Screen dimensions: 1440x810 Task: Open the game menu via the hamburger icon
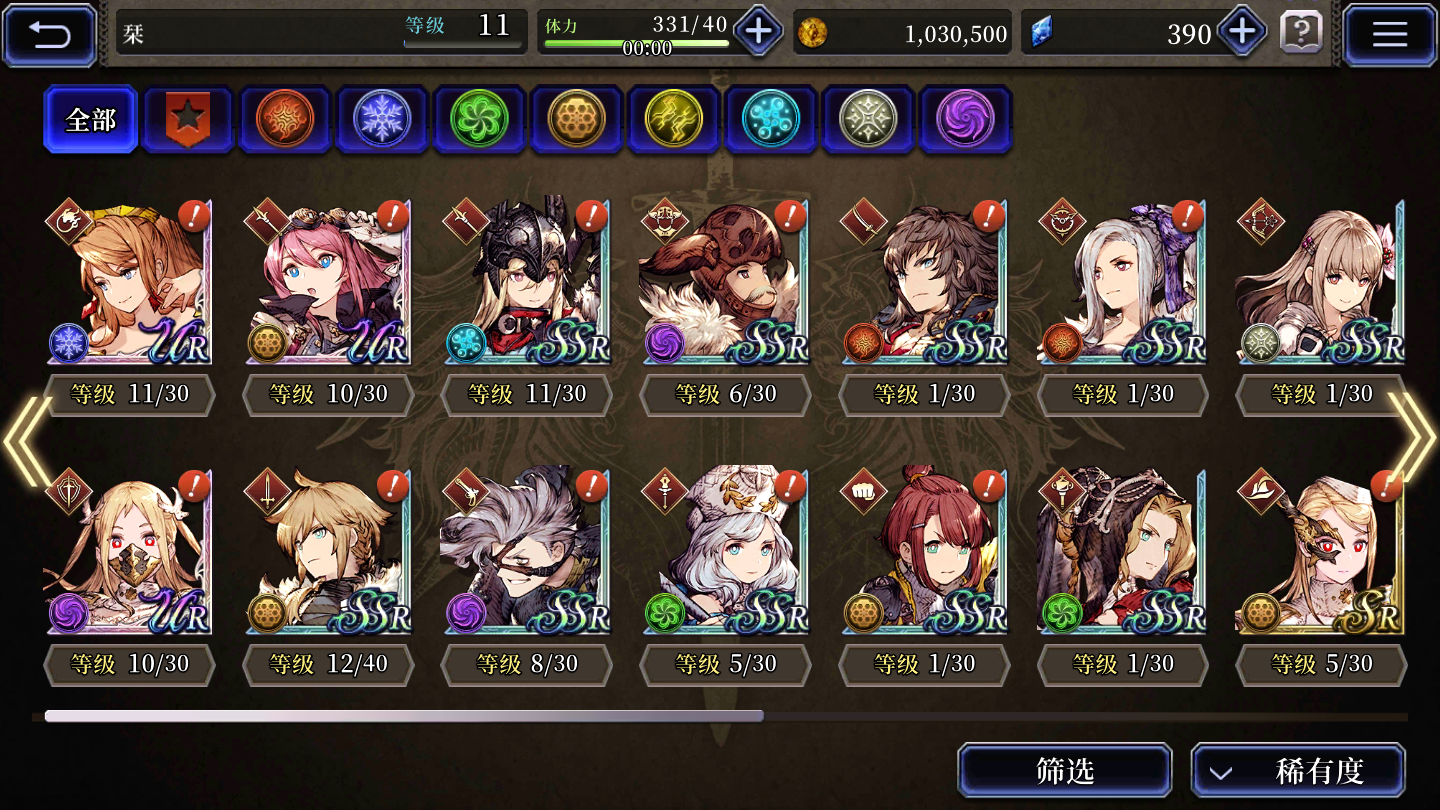[x=1388, y=33]
